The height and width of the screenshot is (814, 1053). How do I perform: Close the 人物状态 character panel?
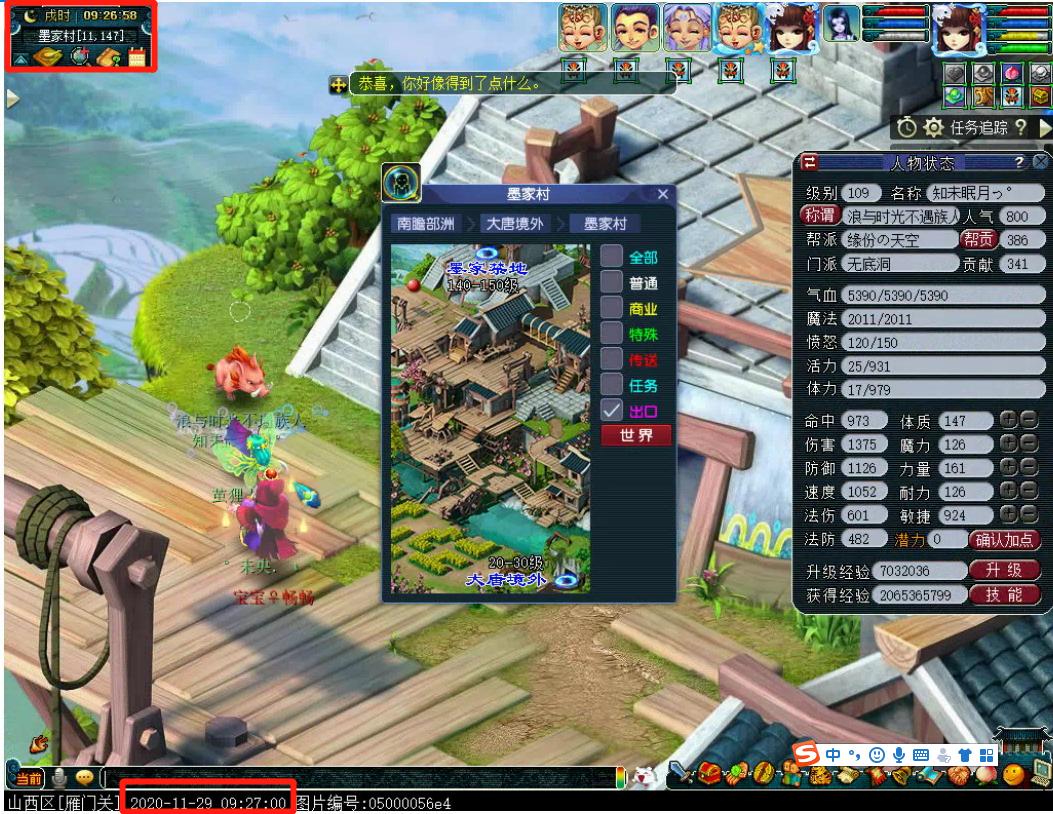1041,163
